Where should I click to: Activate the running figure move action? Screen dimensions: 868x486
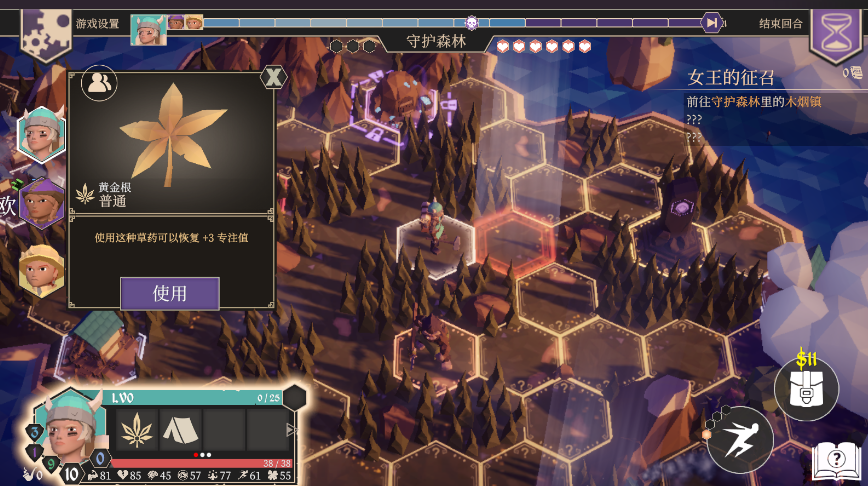click(739, 438)
